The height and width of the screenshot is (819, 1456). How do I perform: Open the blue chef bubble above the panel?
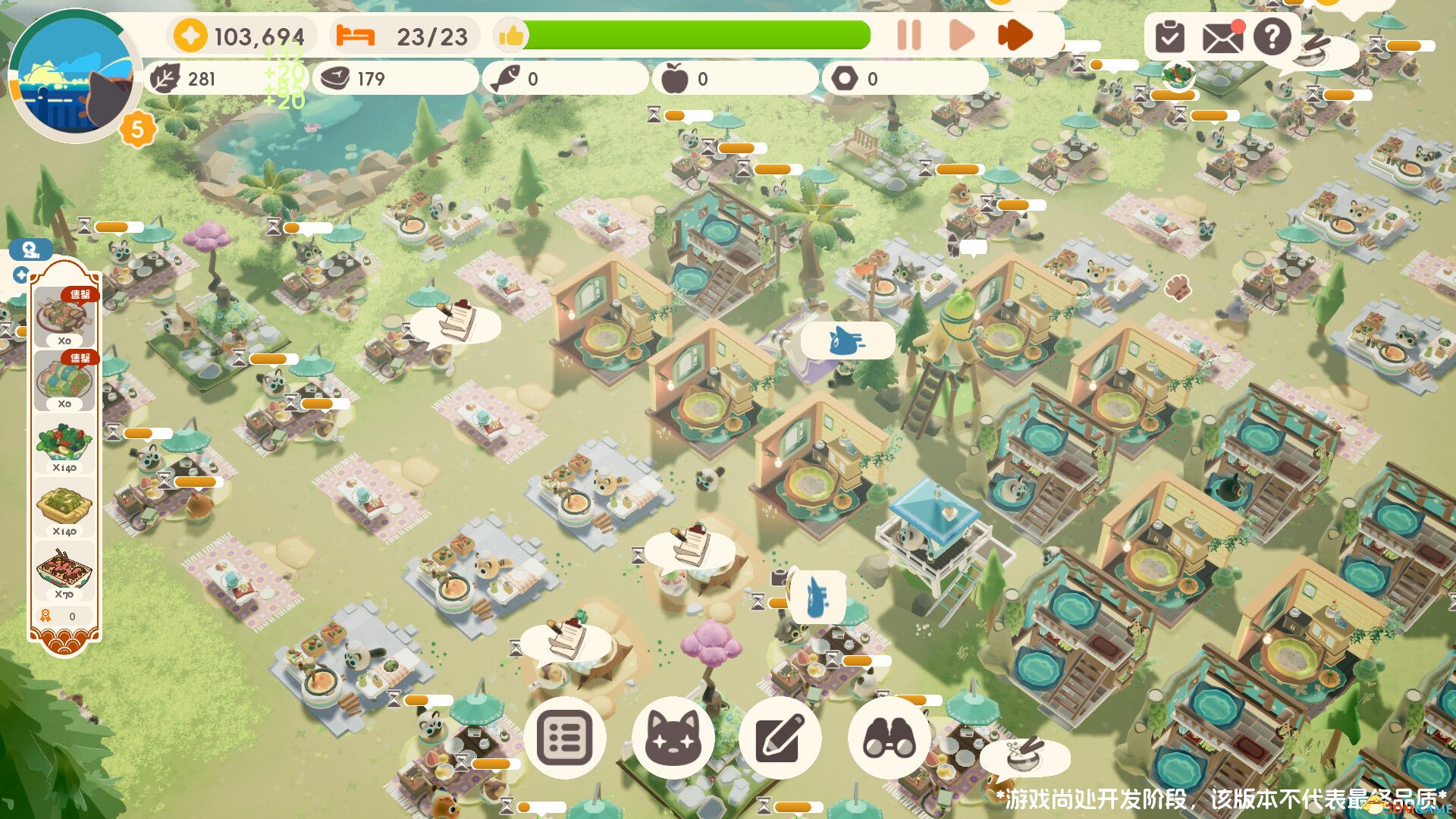pos(27,250)
